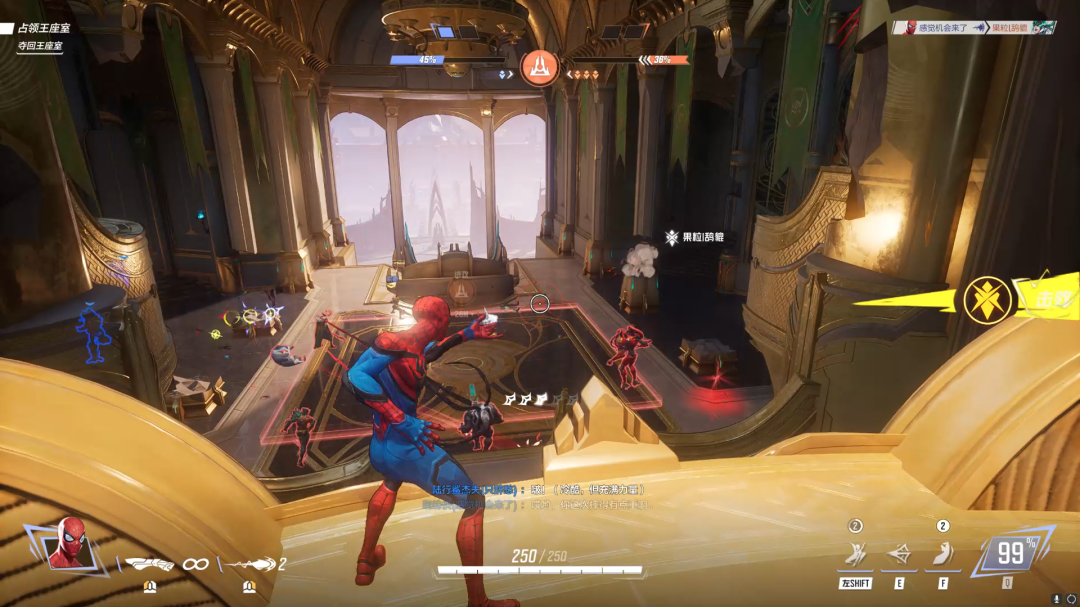Click the circular arrows status icon
This screenshot has width=1080, height=607.
point(1071,598)
